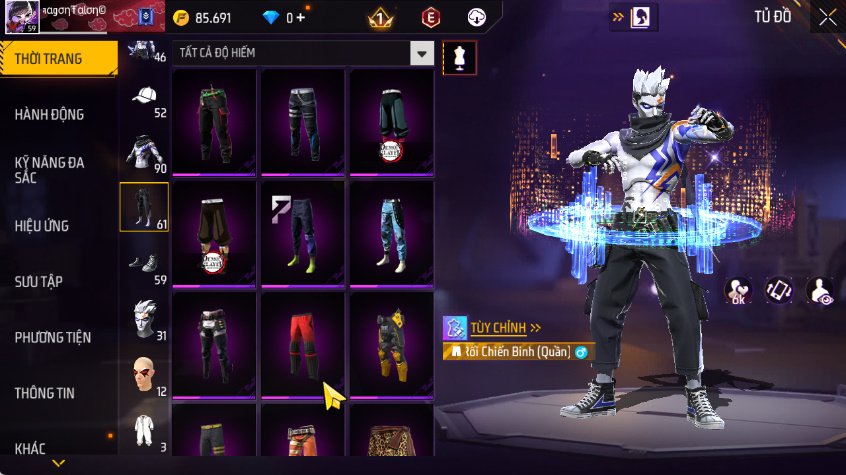Open the Tất Cả Độ Hiếm dropdown

click(x=423, y=54)
